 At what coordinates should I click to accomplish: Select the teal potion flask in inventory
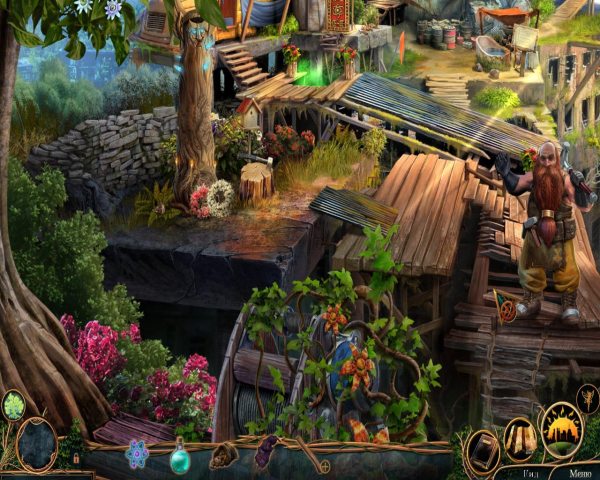tap(180, 459)
